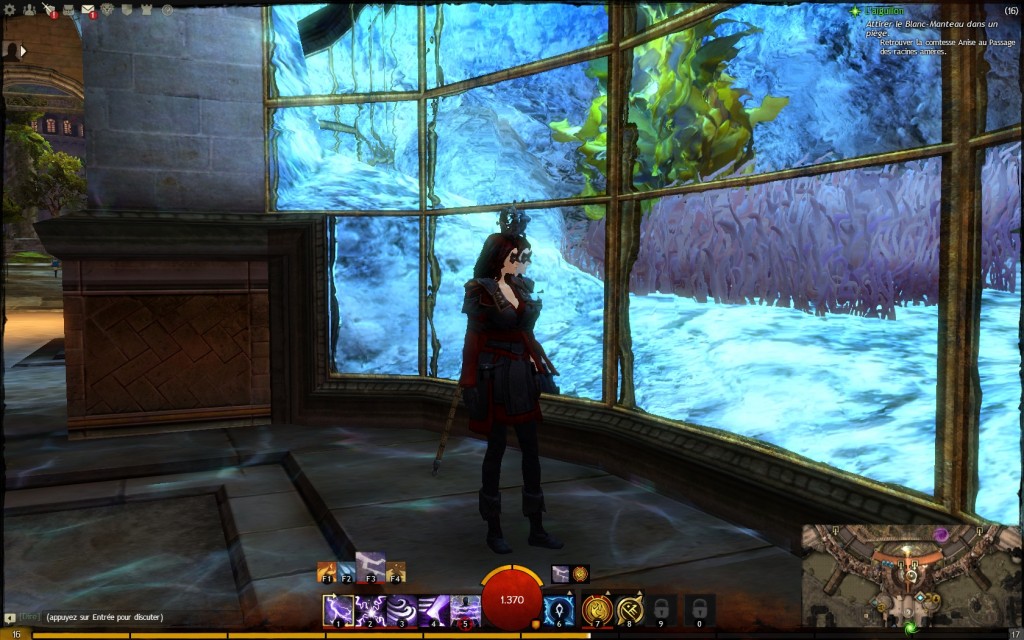Viewport: 1024px width, 640px height.
Task: Activate the golden flame utility skill in slot 7
Action: pos(597,609)
